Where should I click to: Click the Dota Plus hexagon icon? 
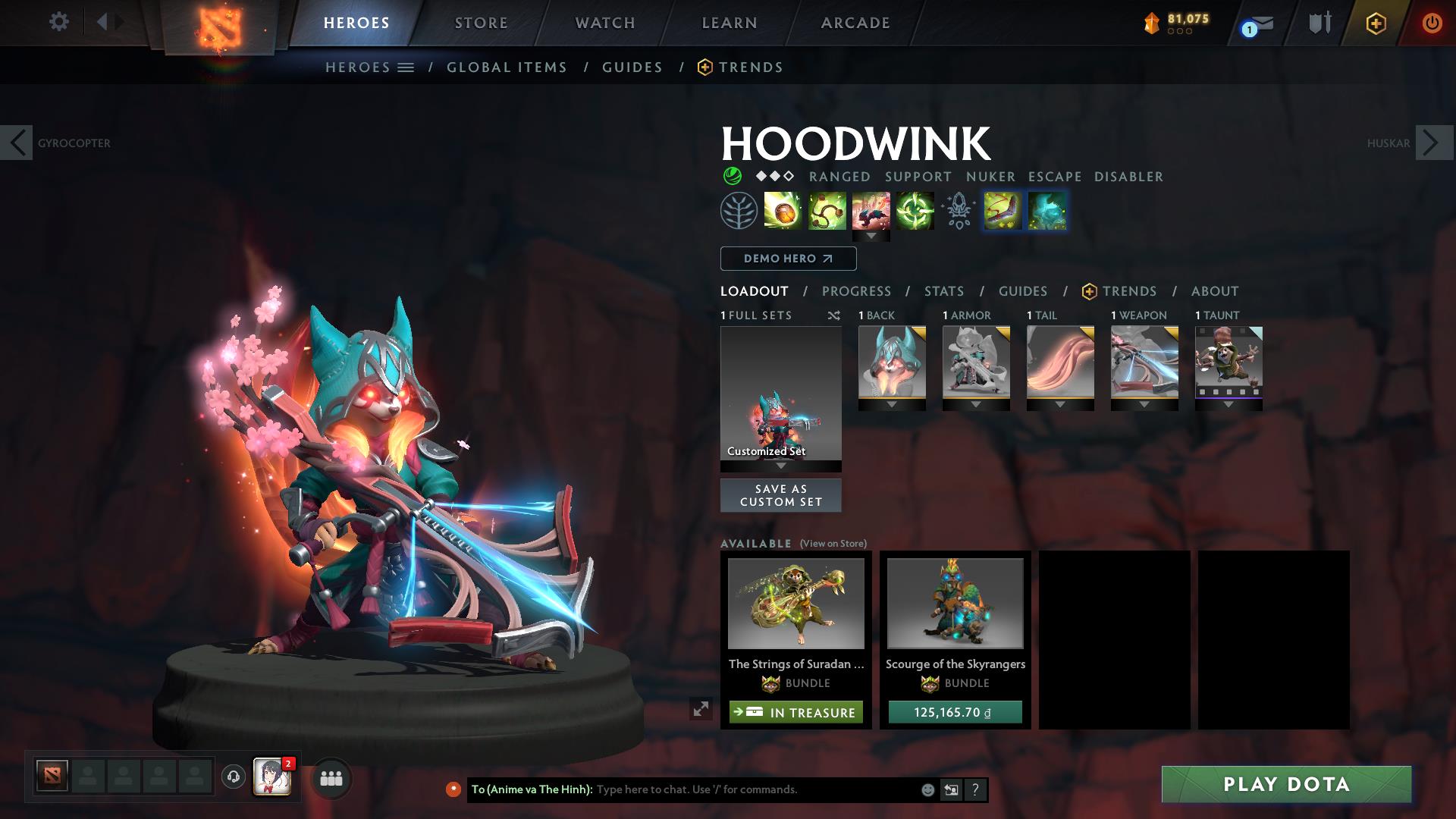pos(1376,23)
